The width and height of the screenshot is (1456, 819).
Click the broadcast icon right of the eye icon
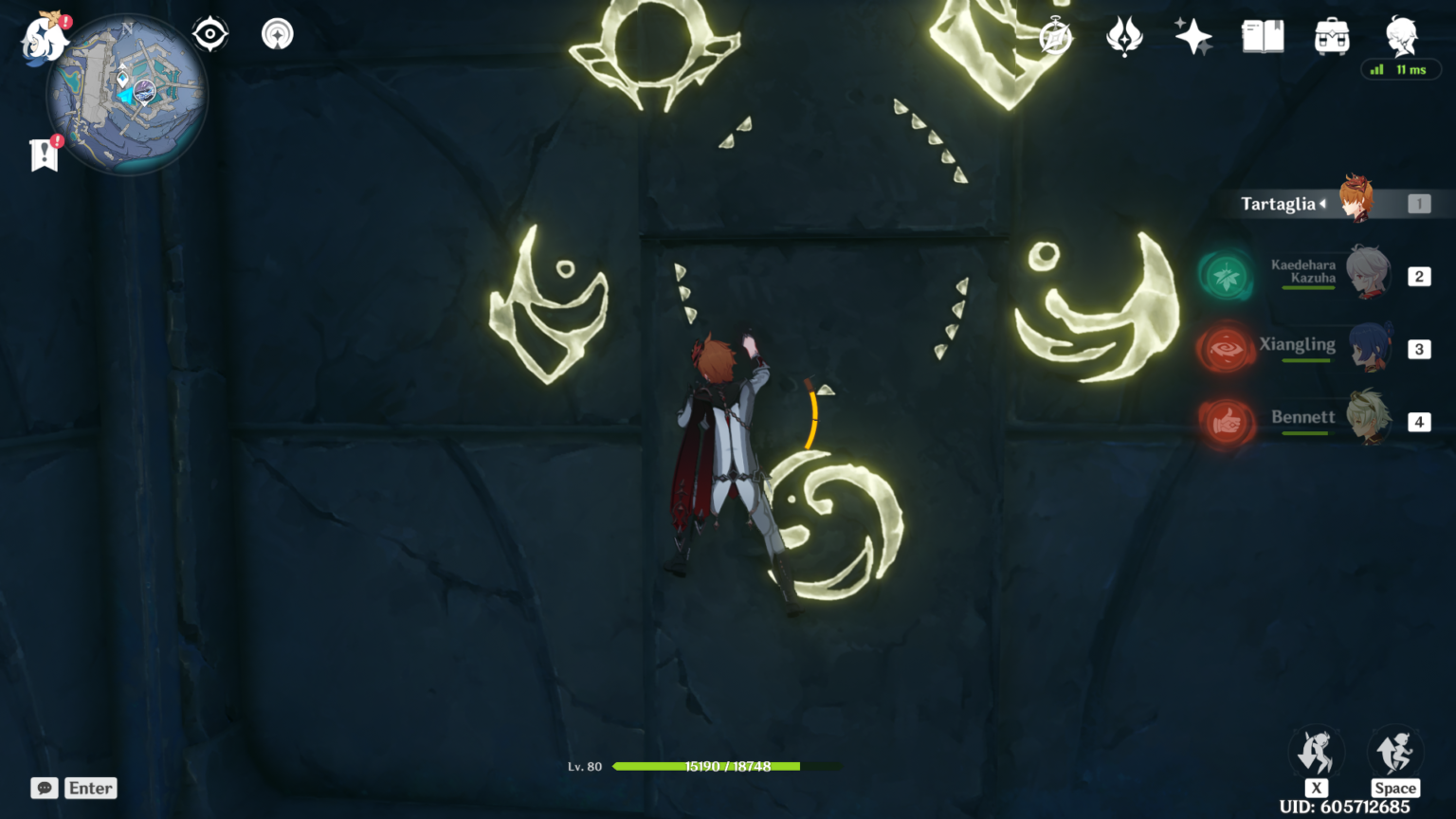point(278,32)
